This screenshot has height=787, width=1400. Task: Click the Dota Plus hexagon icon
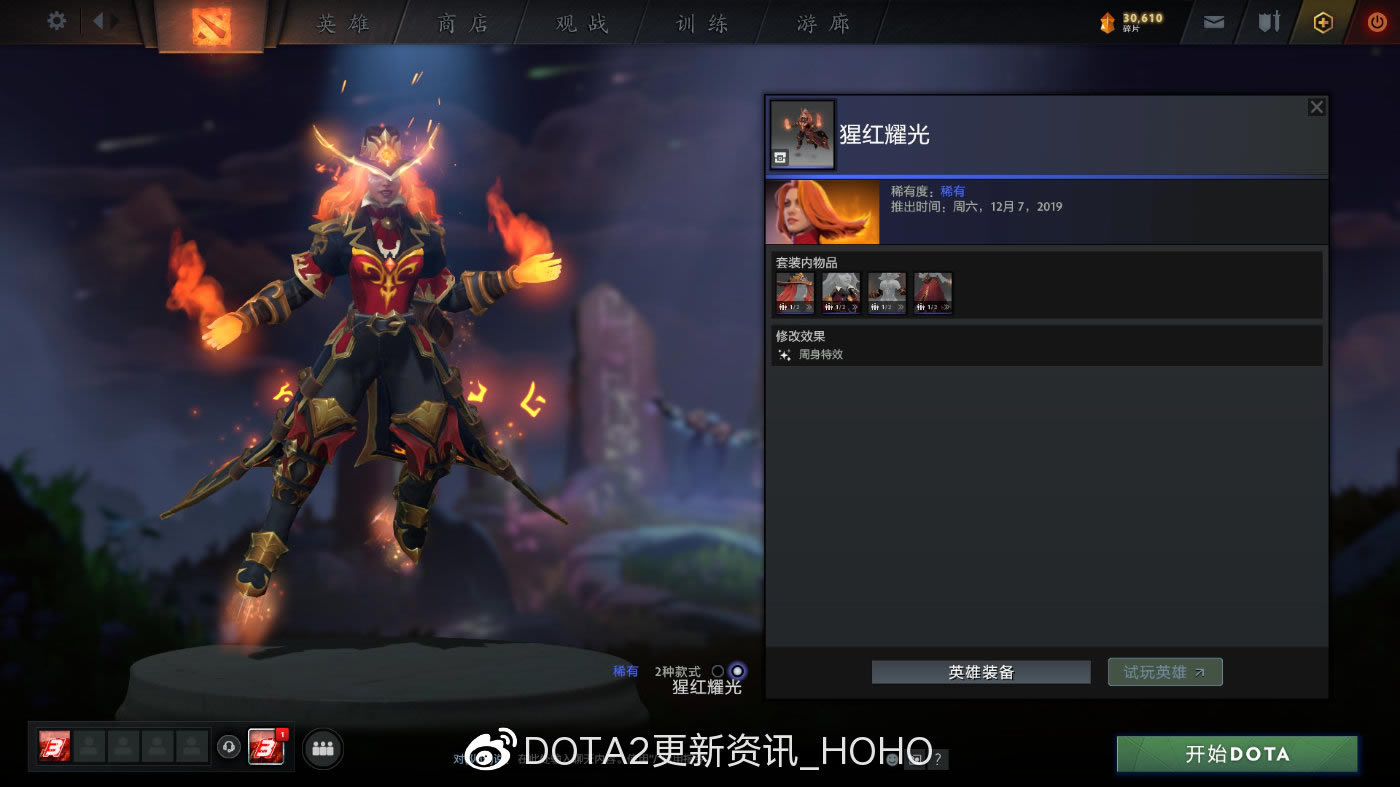click(x=1322, y=20)
